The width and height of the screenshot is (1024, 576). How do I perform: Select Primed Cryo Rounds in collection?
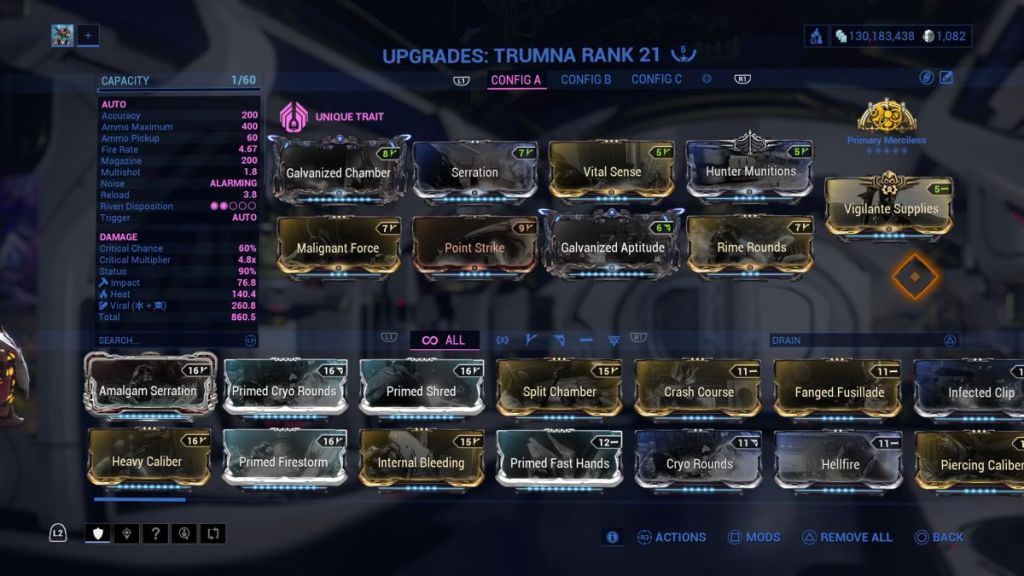[x=286, y=390]
